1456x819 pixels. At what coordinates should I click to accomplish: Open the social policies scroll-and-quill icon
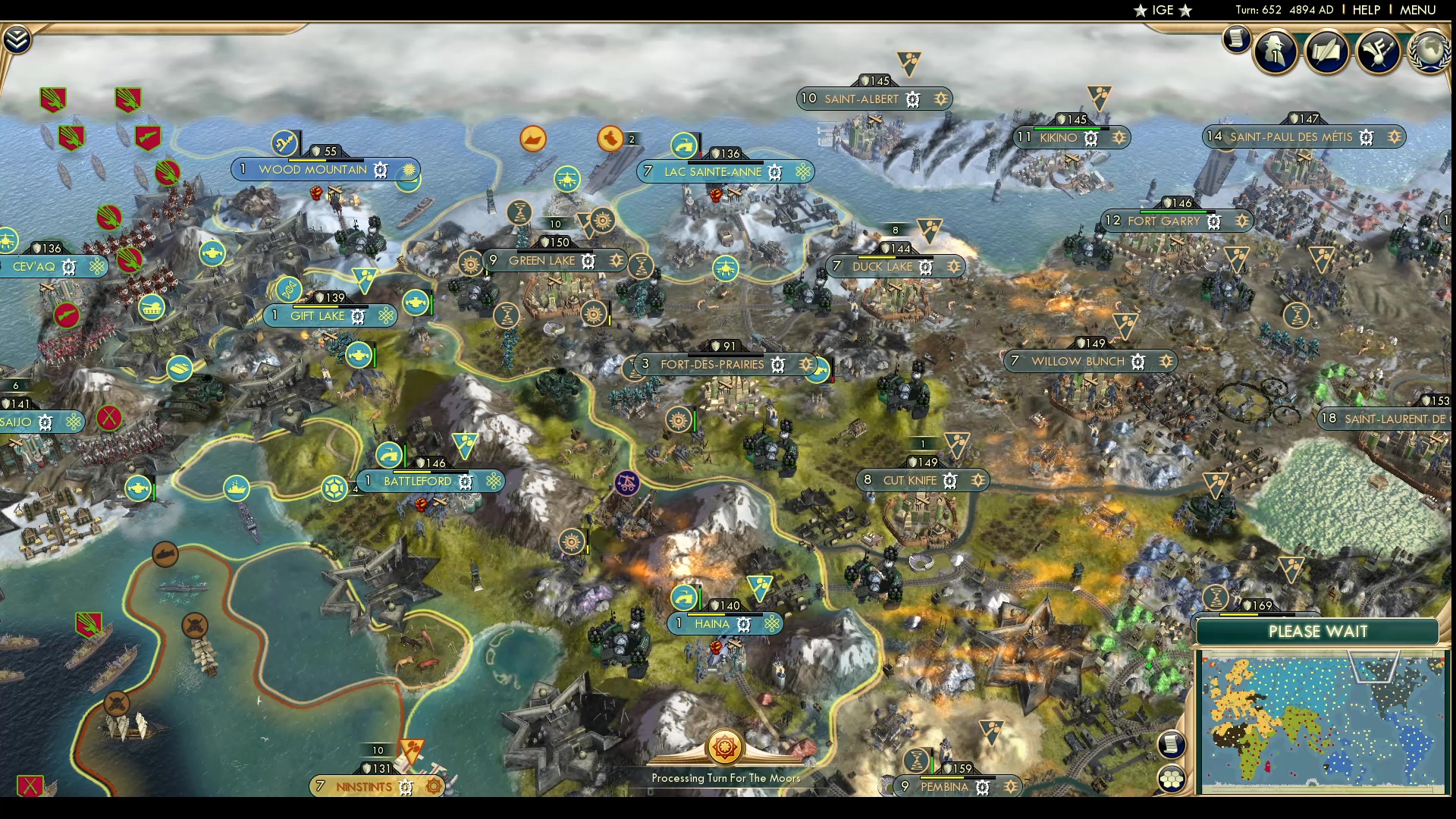click(x=1326, y=52)
